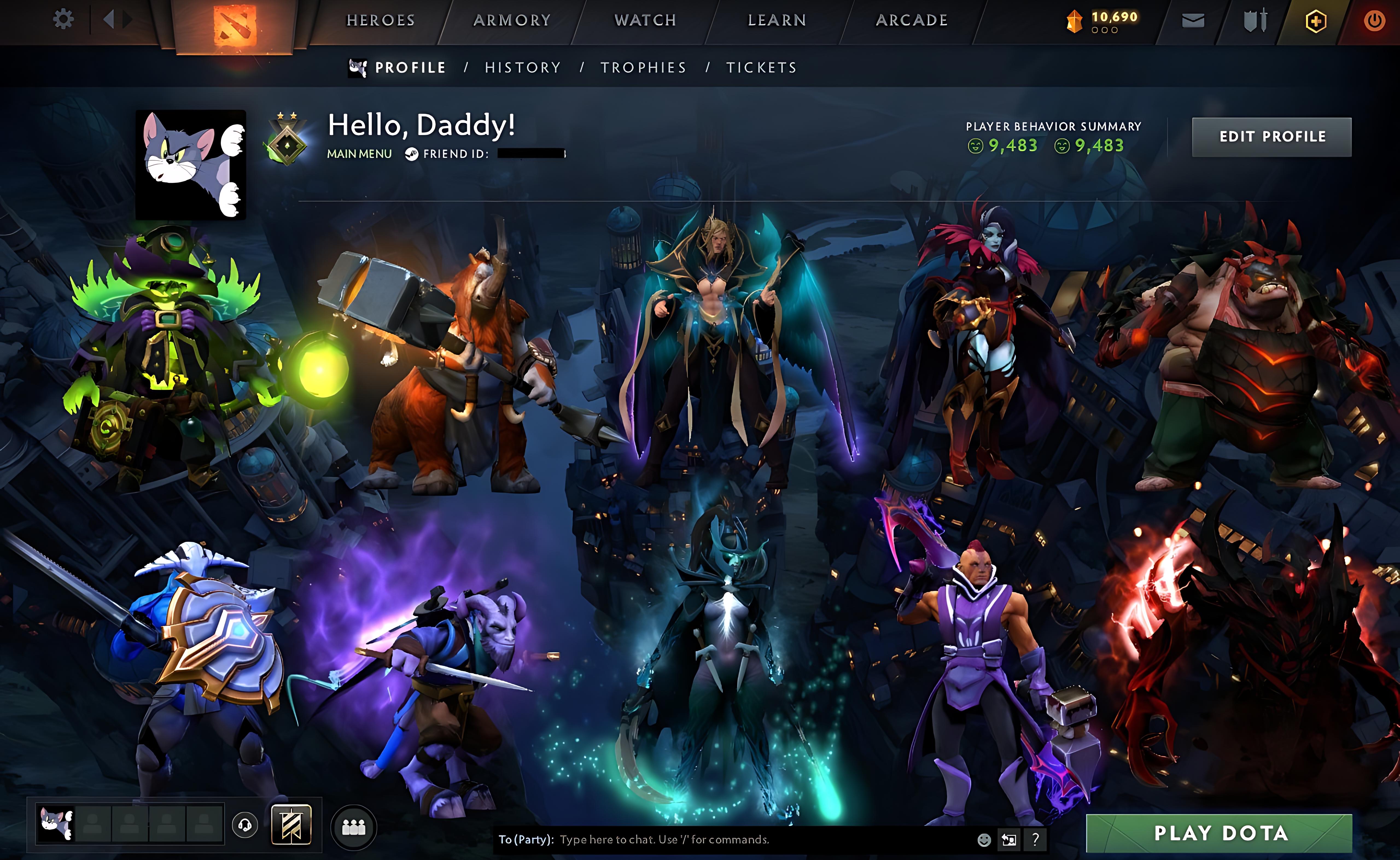The height and width of the screenshot is (860, 1400).
Task: Click the chat help question mark button
Action: [1035, 839]
